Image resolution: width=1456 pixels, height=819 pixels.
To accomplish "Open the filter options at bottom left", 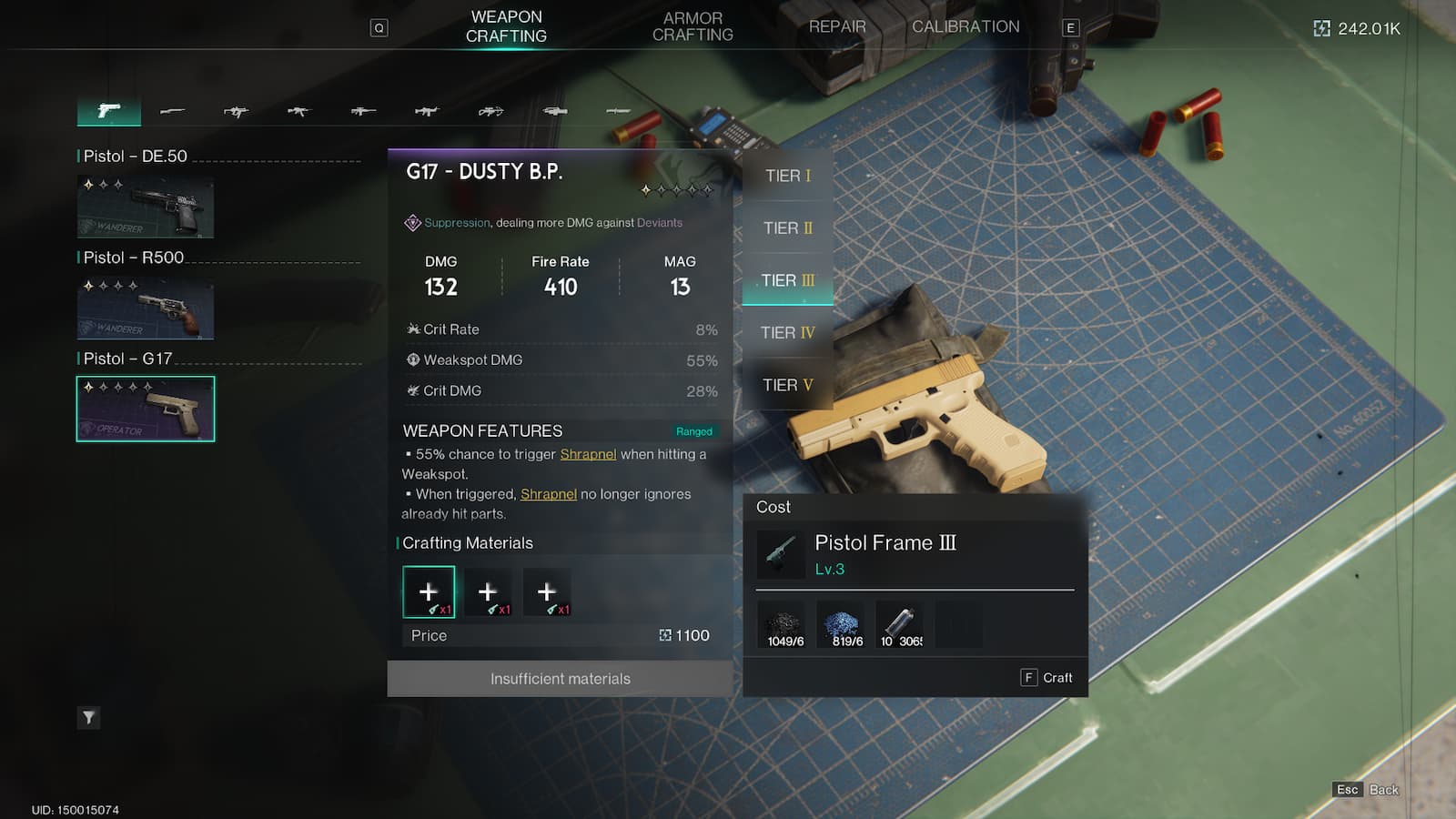I will point(88,718).
